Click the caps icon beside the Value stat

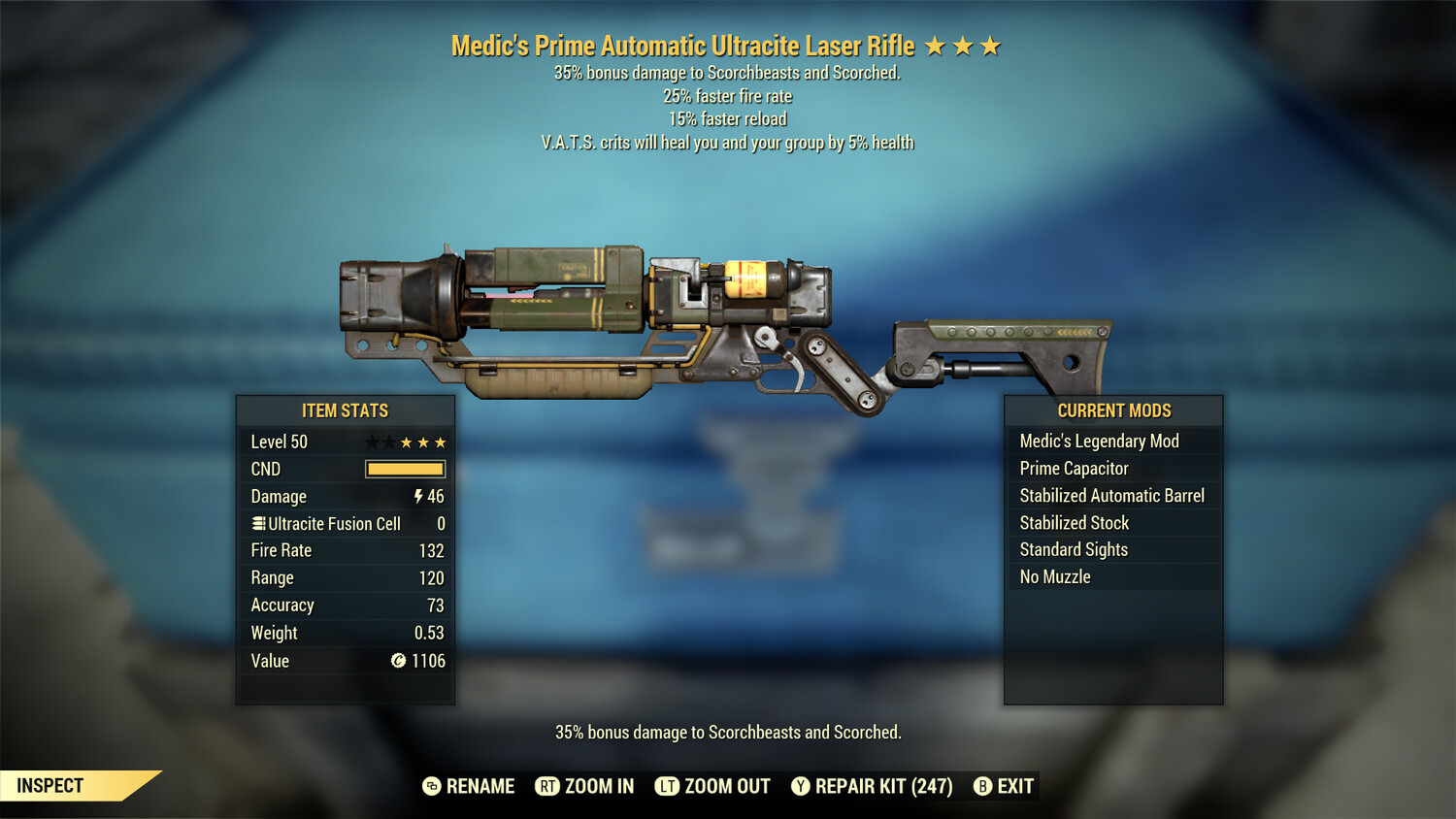pyautogui.click(x=396, y=661)
